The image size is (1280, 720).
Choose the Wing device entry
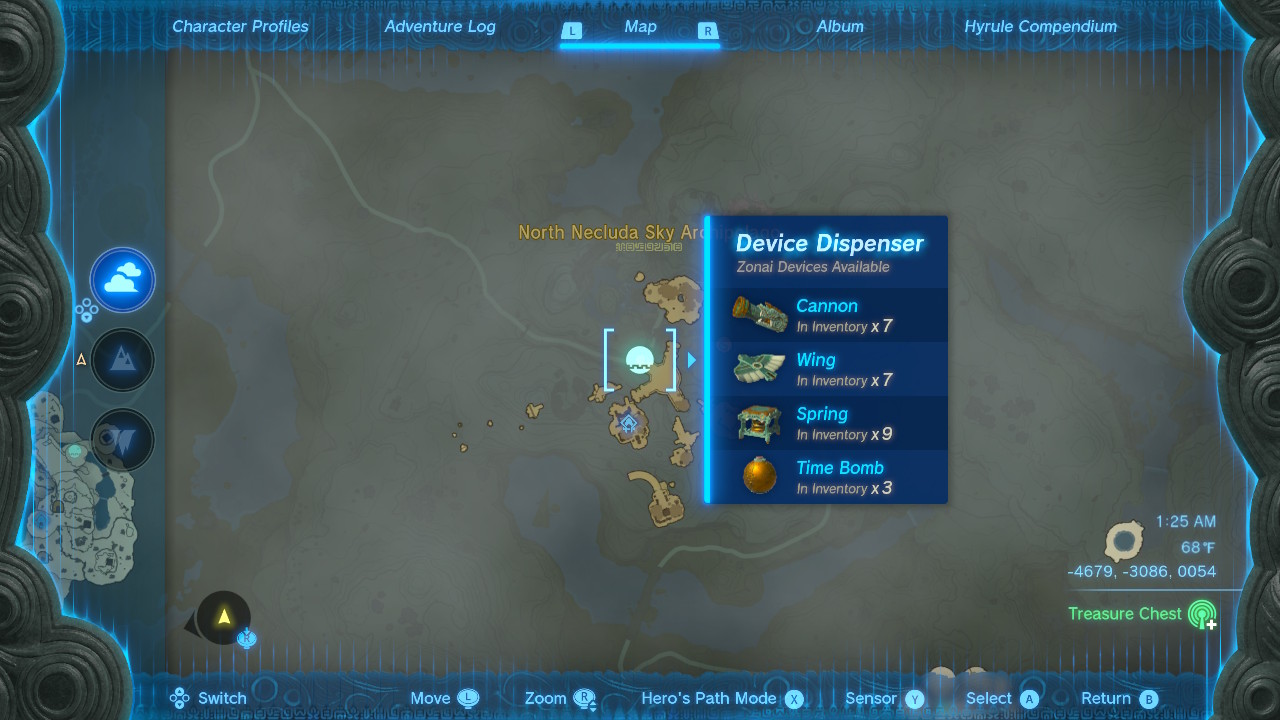coord(827,369)
